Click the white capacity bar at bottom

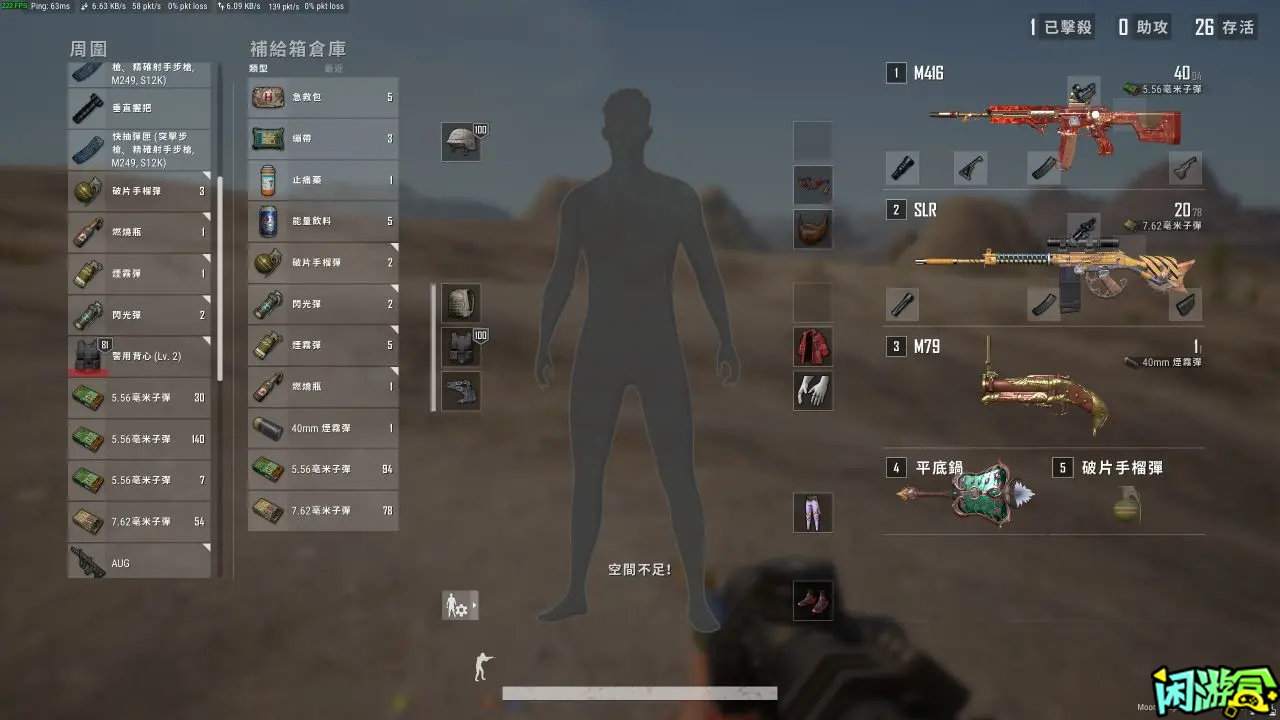coord(640,692)
